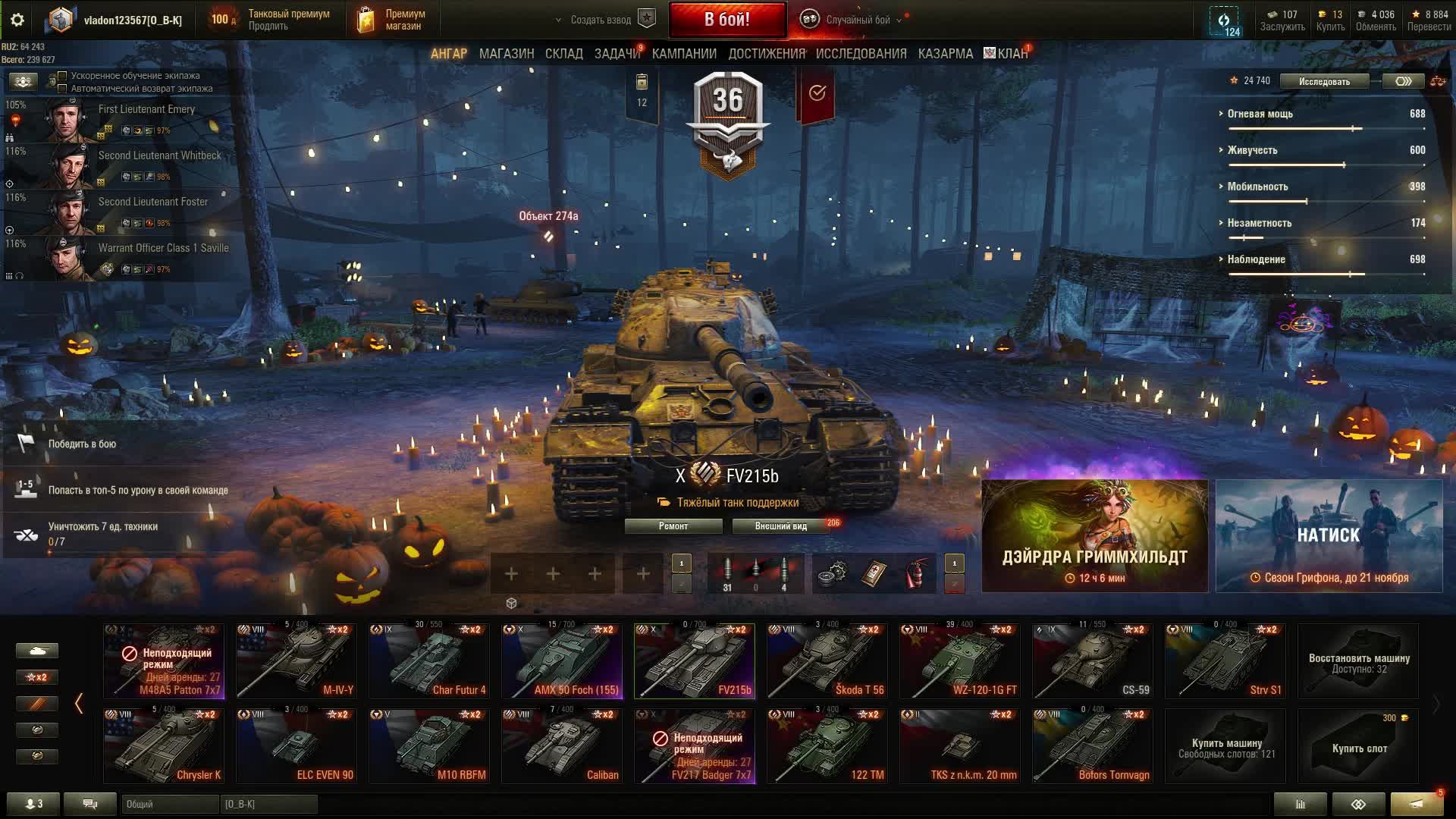Start battle with the red В бой! button
1456x819 pixels.
(x=726, y=20)
